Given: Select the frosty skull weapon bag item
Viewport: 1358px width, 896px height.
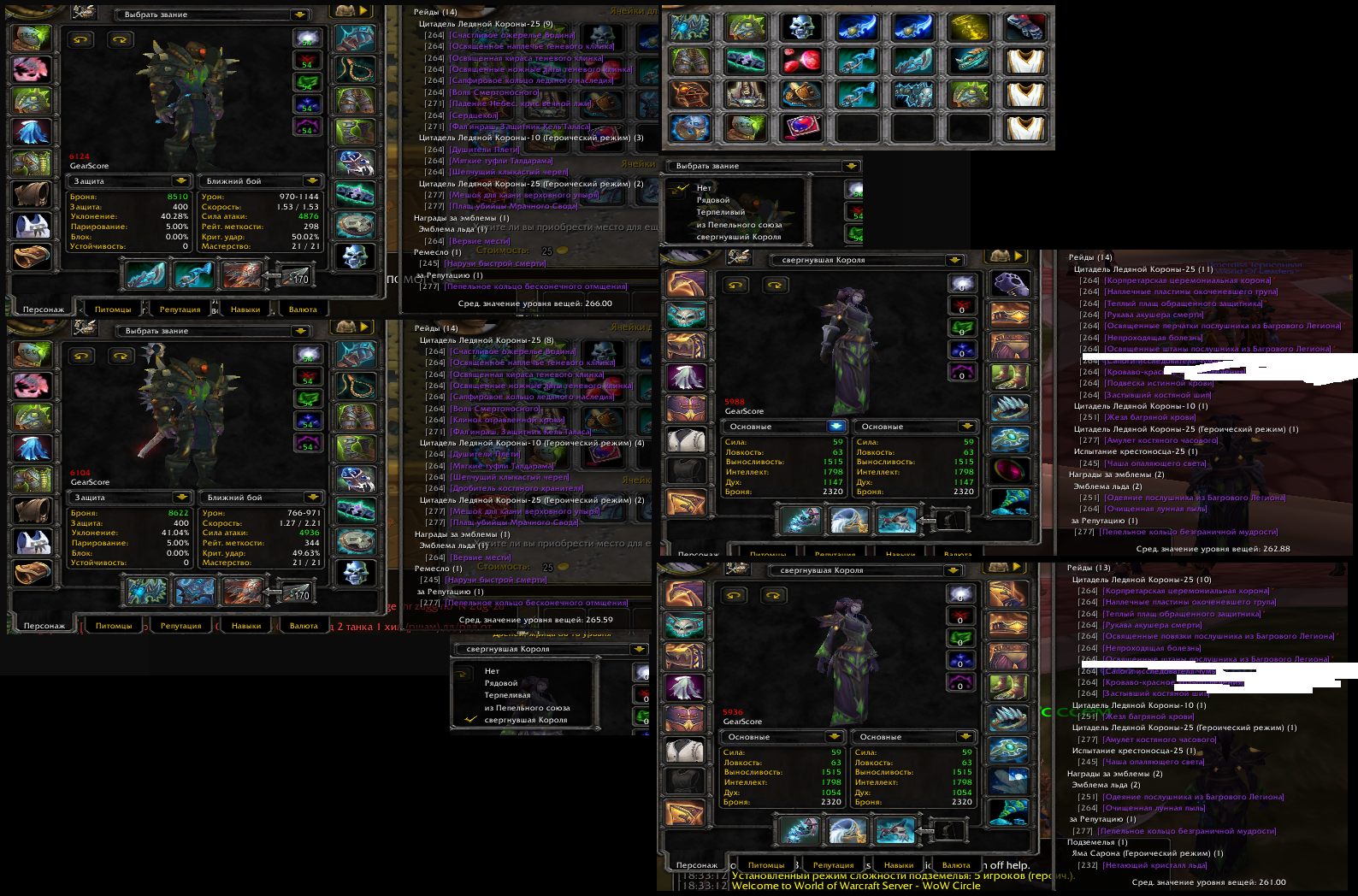Looking at the screenshot, I should click(x=913, y=94).
